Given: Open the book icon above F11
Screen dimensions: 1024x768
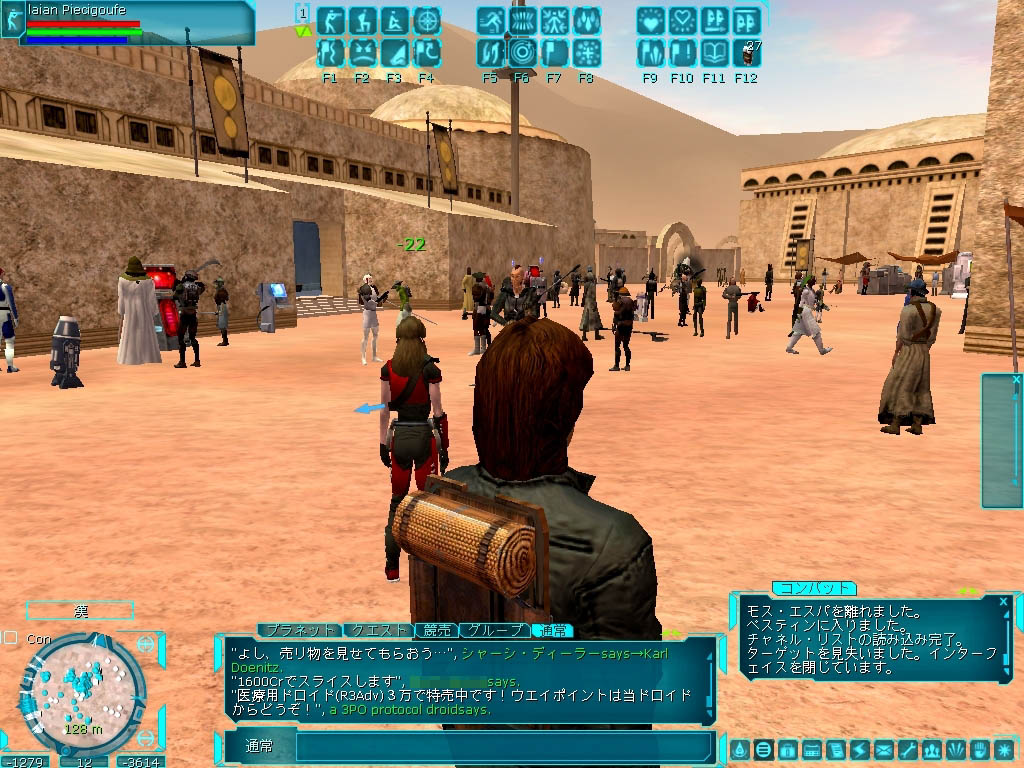Looking at the screenshot, I should [x=714, y=52].
